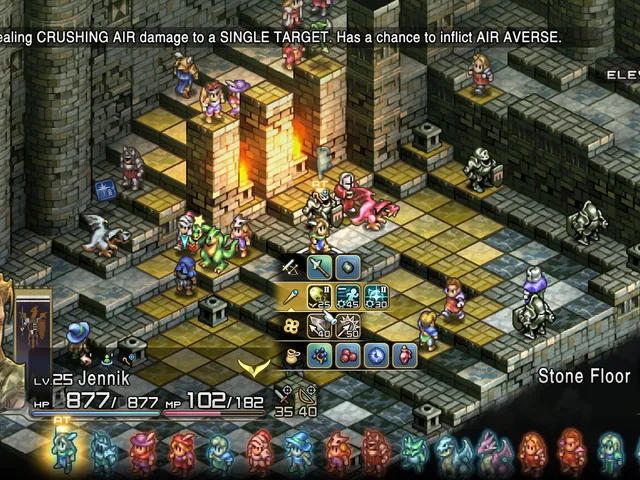Use the red berries item
This screenshot has width=640, height=480.
click(347, 354)
